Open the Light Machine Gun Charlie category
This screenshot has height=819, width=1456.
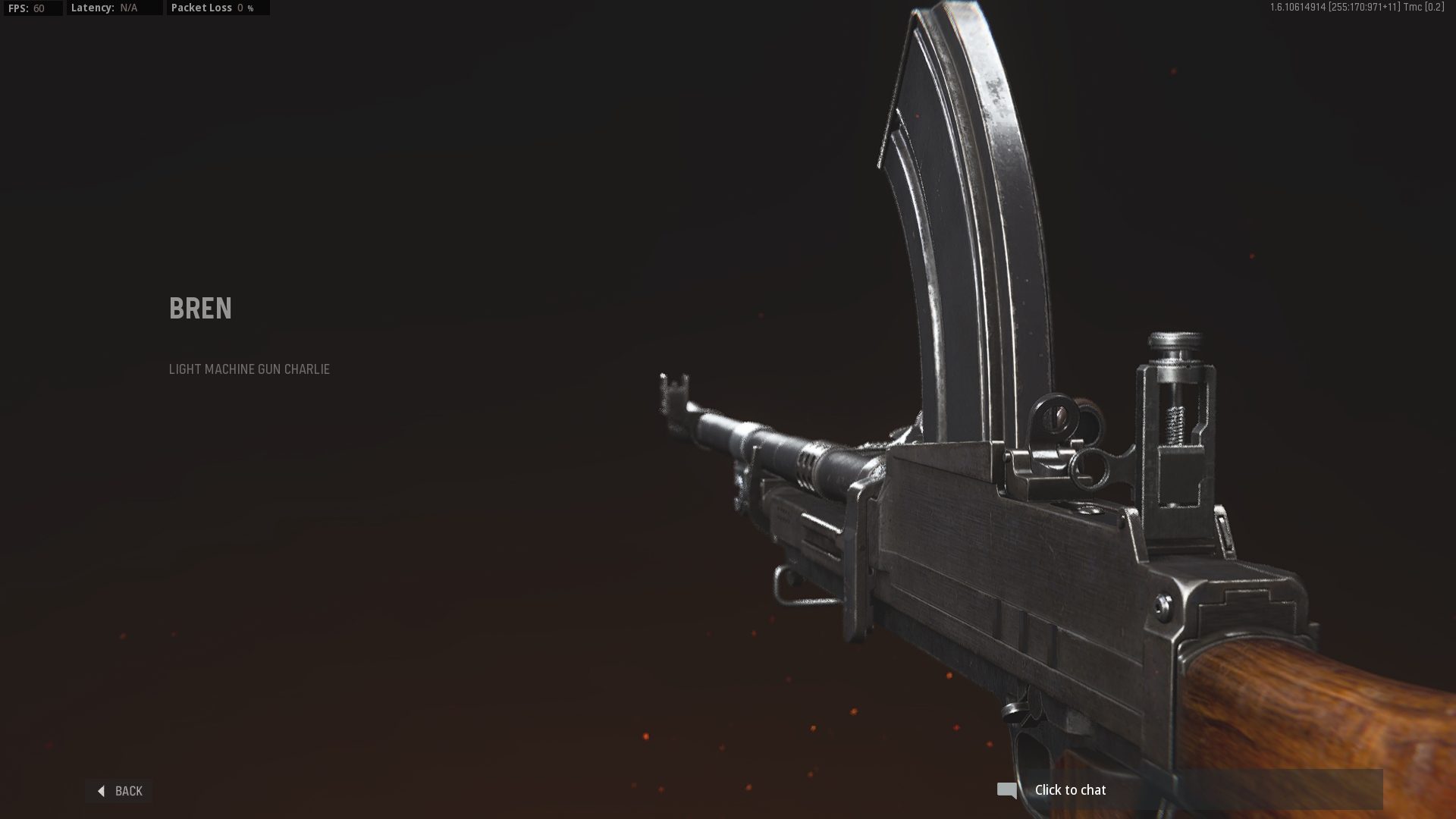(x=249, y=369)
